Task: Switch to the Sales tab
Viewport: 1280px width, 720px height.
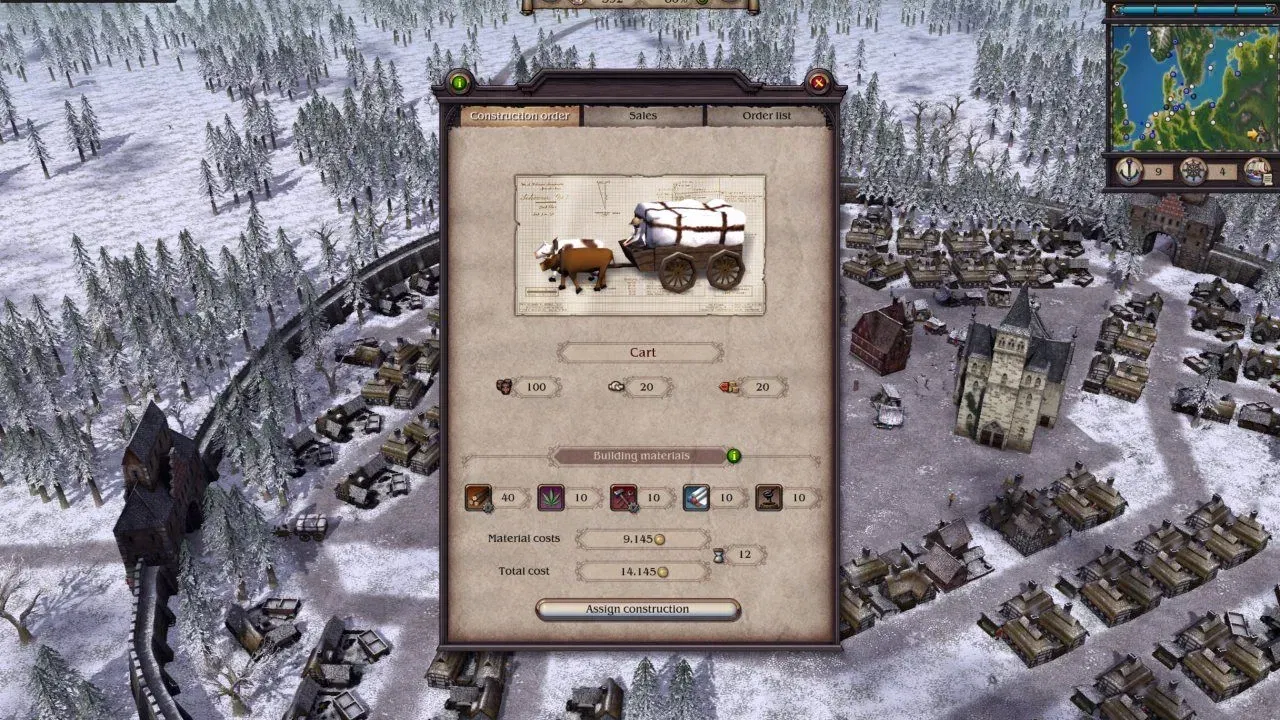Action: (643, 116)
